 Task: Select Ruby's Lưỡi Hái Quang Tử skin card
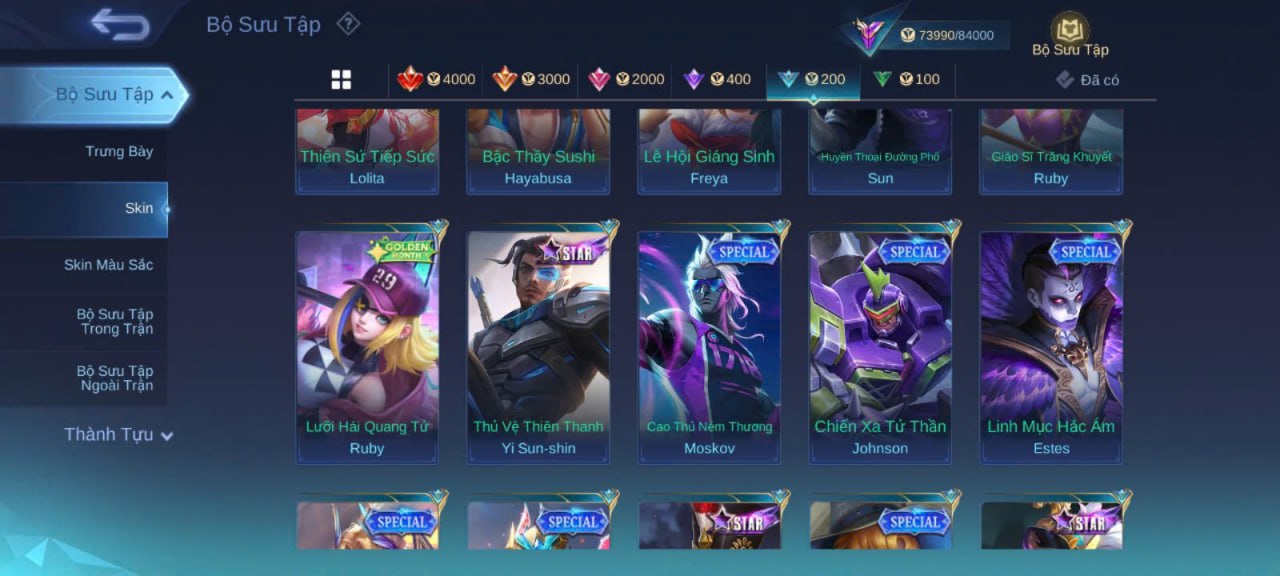pyautogui.click(x=367, y=345)
